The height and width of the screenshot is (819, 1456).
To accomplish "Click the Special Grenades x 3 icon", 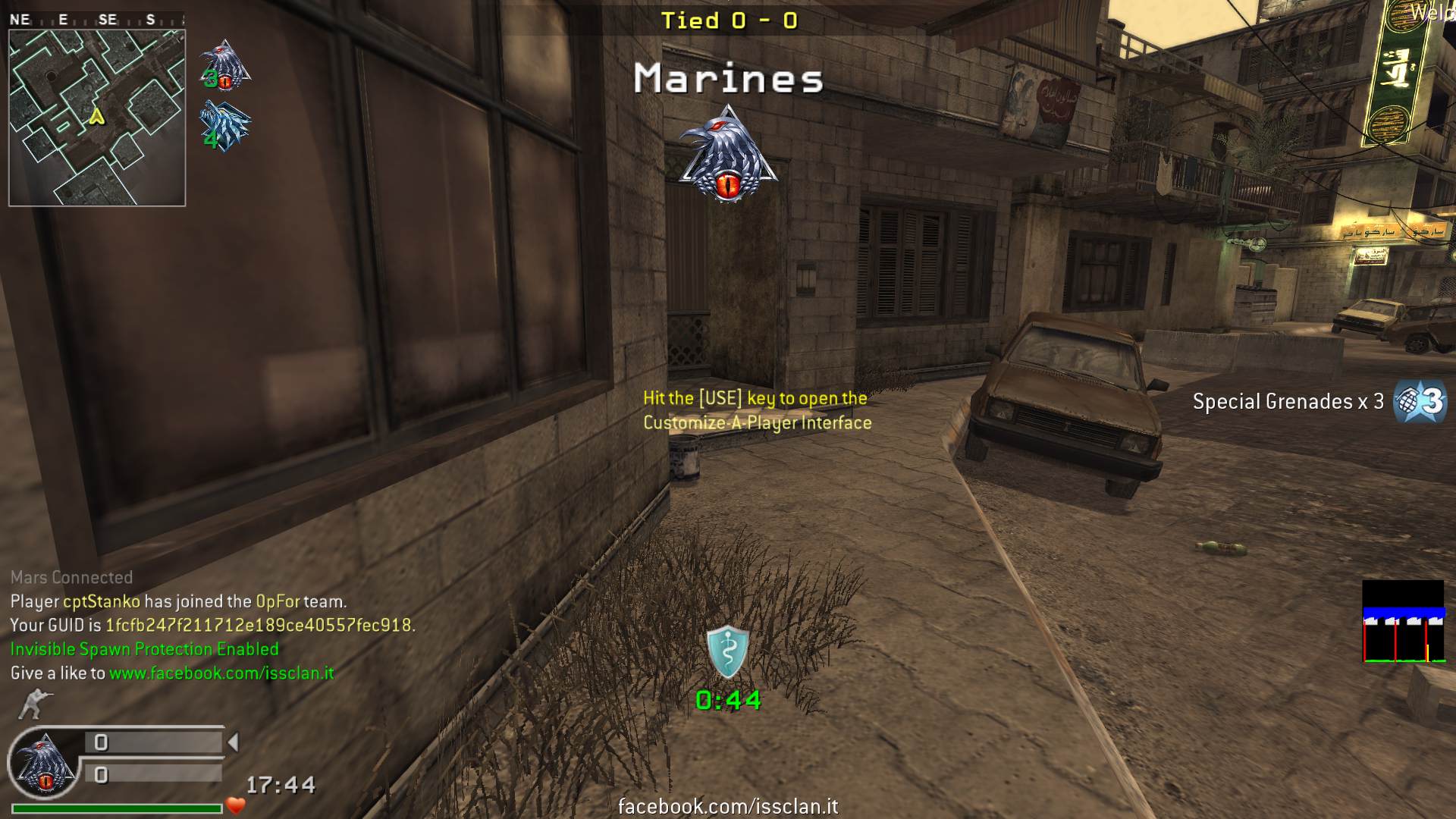I will click(x=1420, y=401).
